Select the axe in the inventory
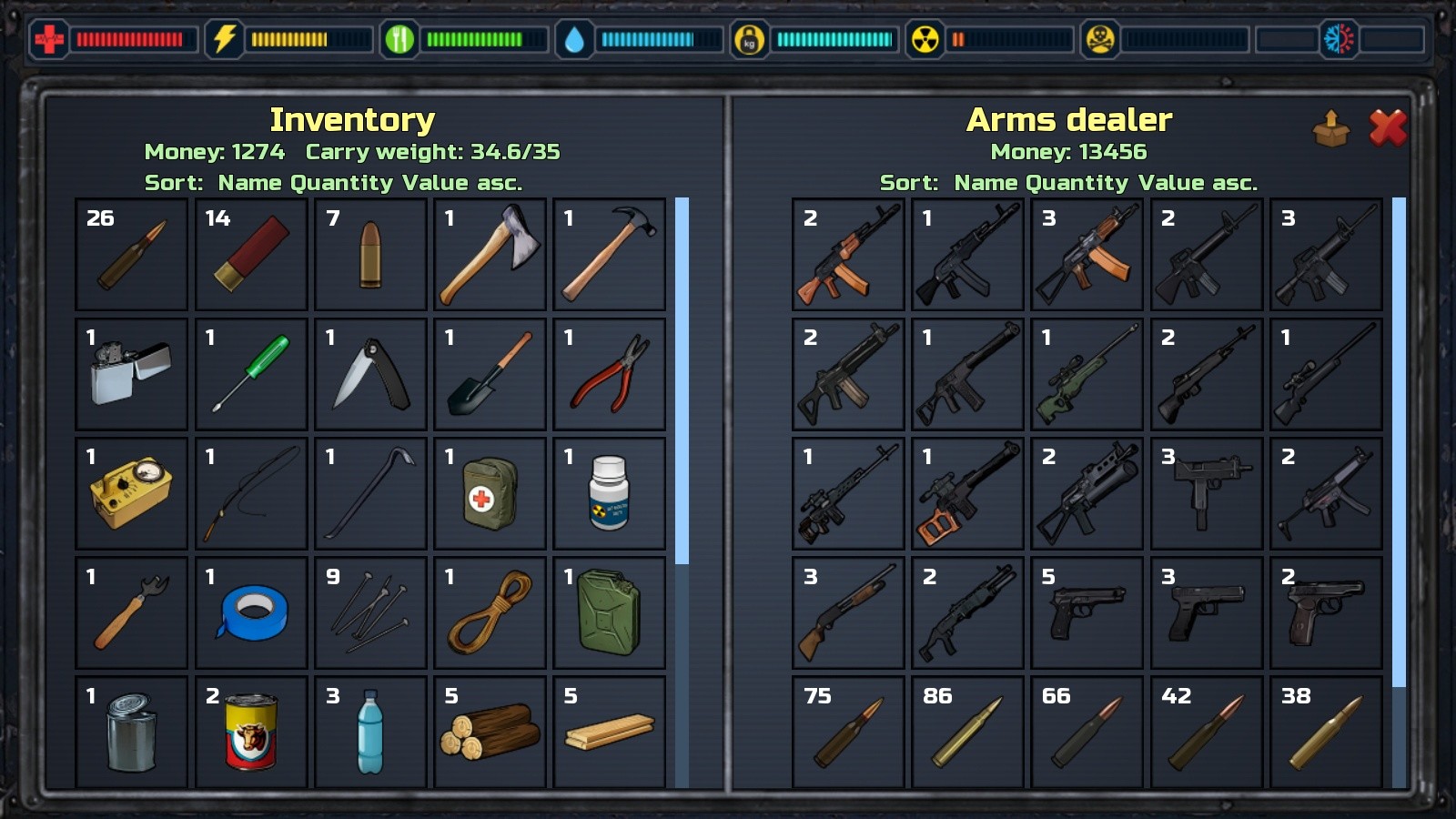This screenshot has width=1456, height=819. click(x=490, y=255)
